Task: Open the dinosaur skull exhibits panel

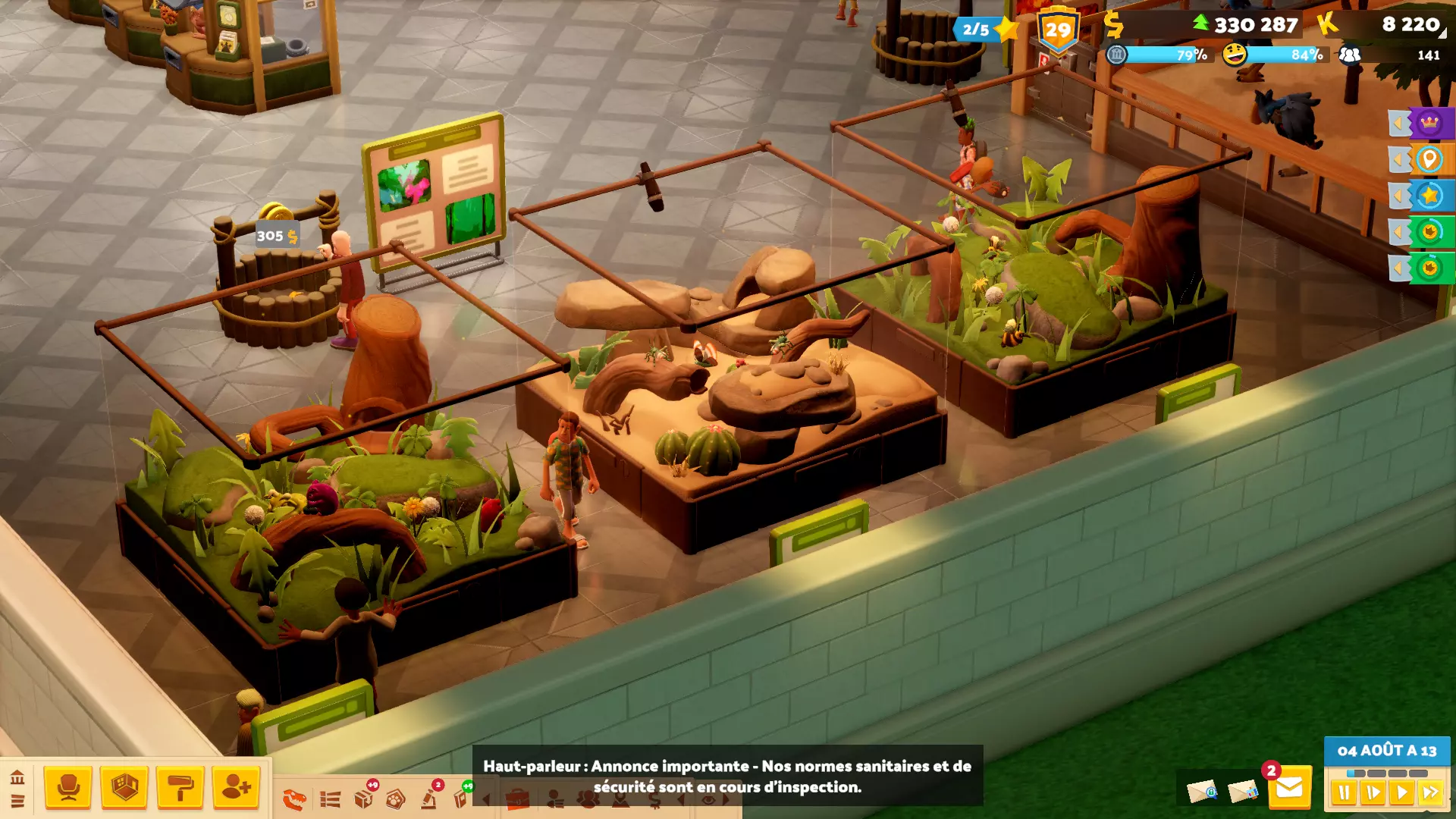Action: (293, 799)
